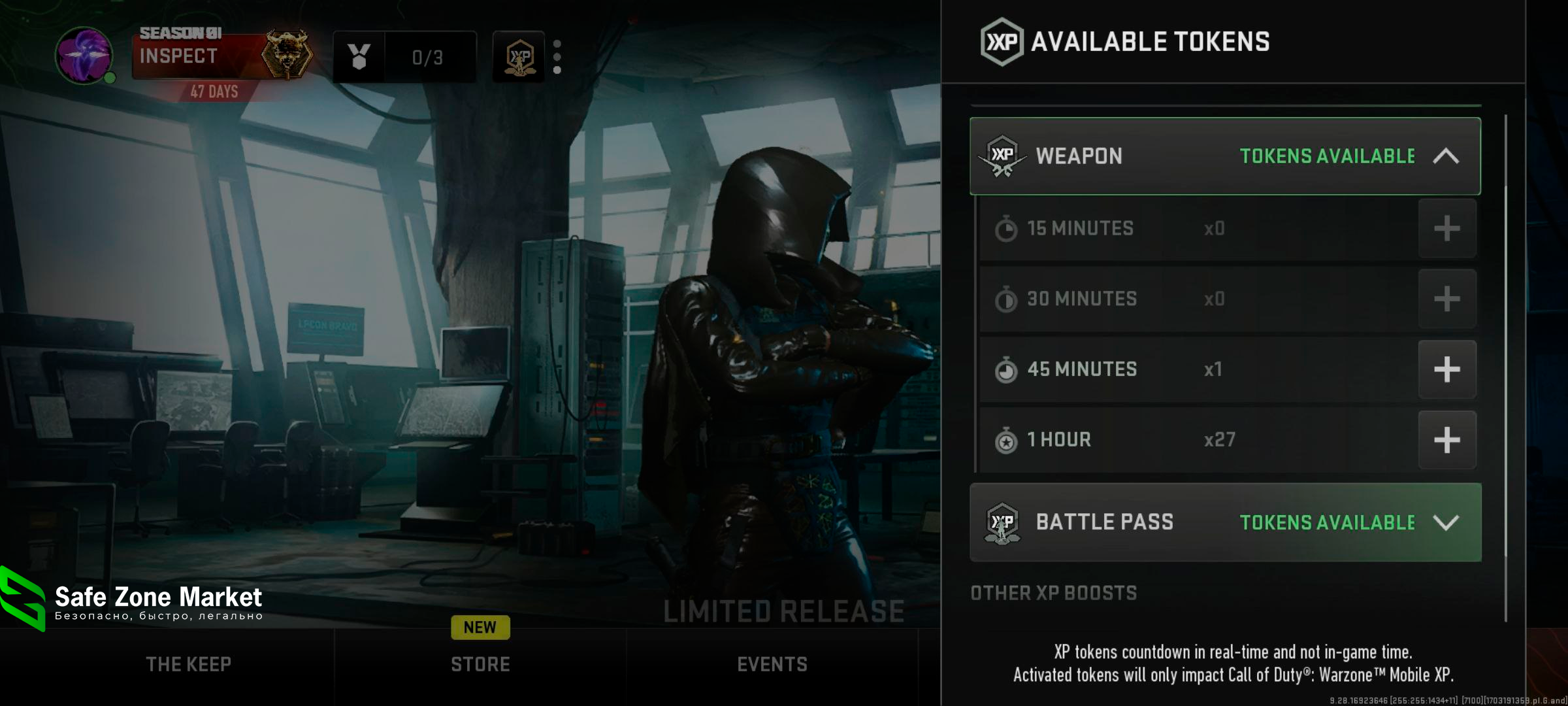The width and height of the screenshot is (1568, 706).
Task: Go to The Keep tab
Action: [x=188, y=665]
